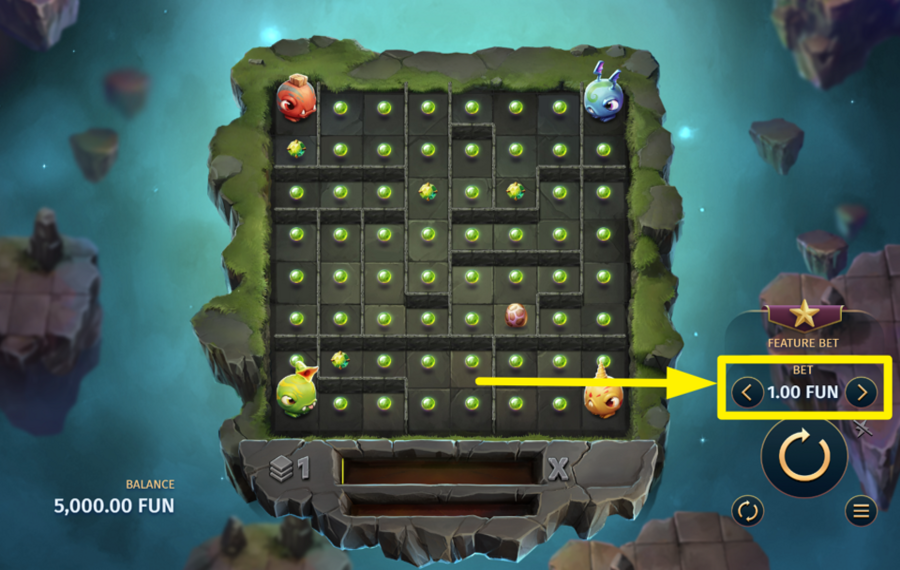
Task: Spin using the large circular arrow button
Action: pos(804,456)
